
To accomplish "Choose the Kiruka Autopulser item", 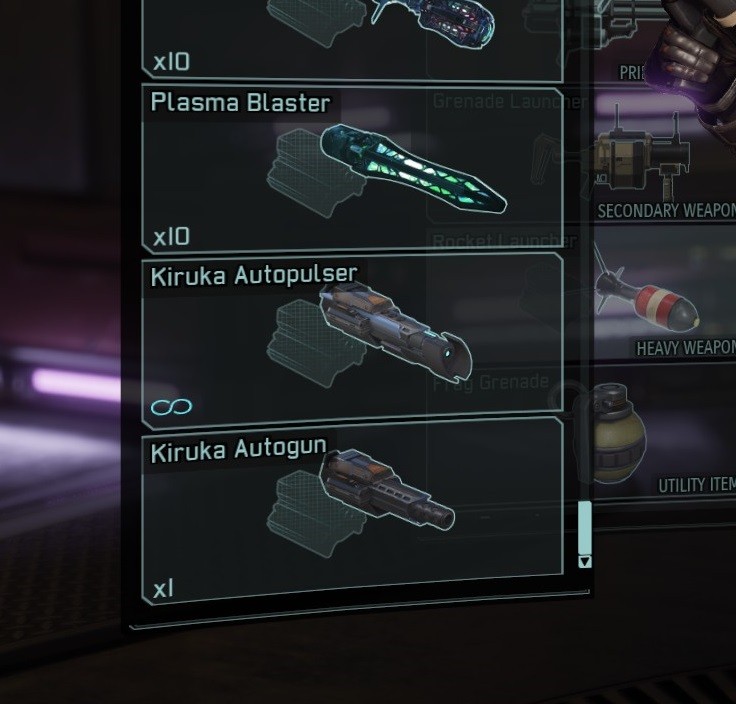I will coord(352,340).
